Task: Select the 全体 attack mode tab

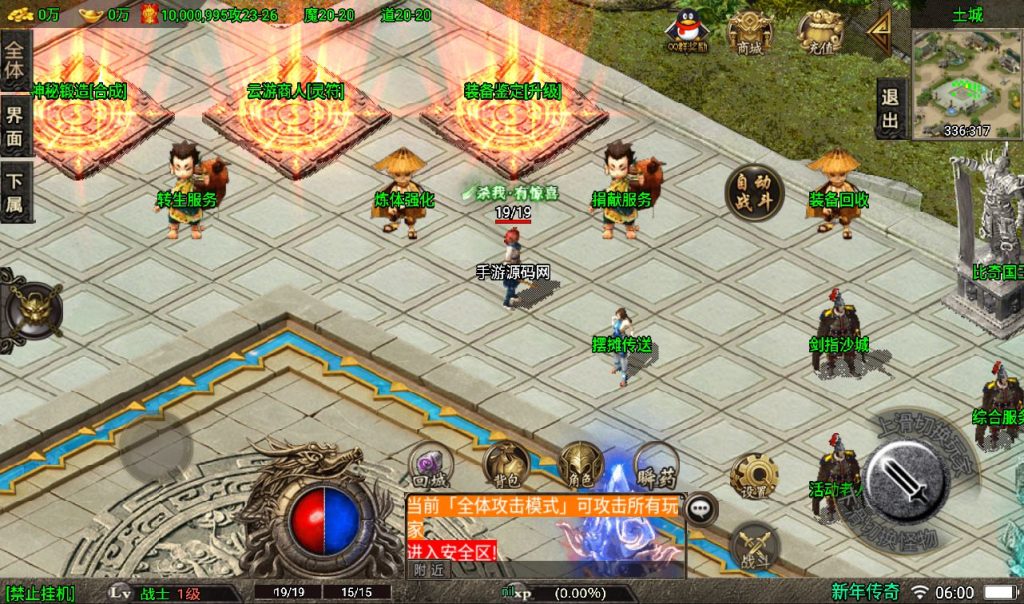Action: 14,60
